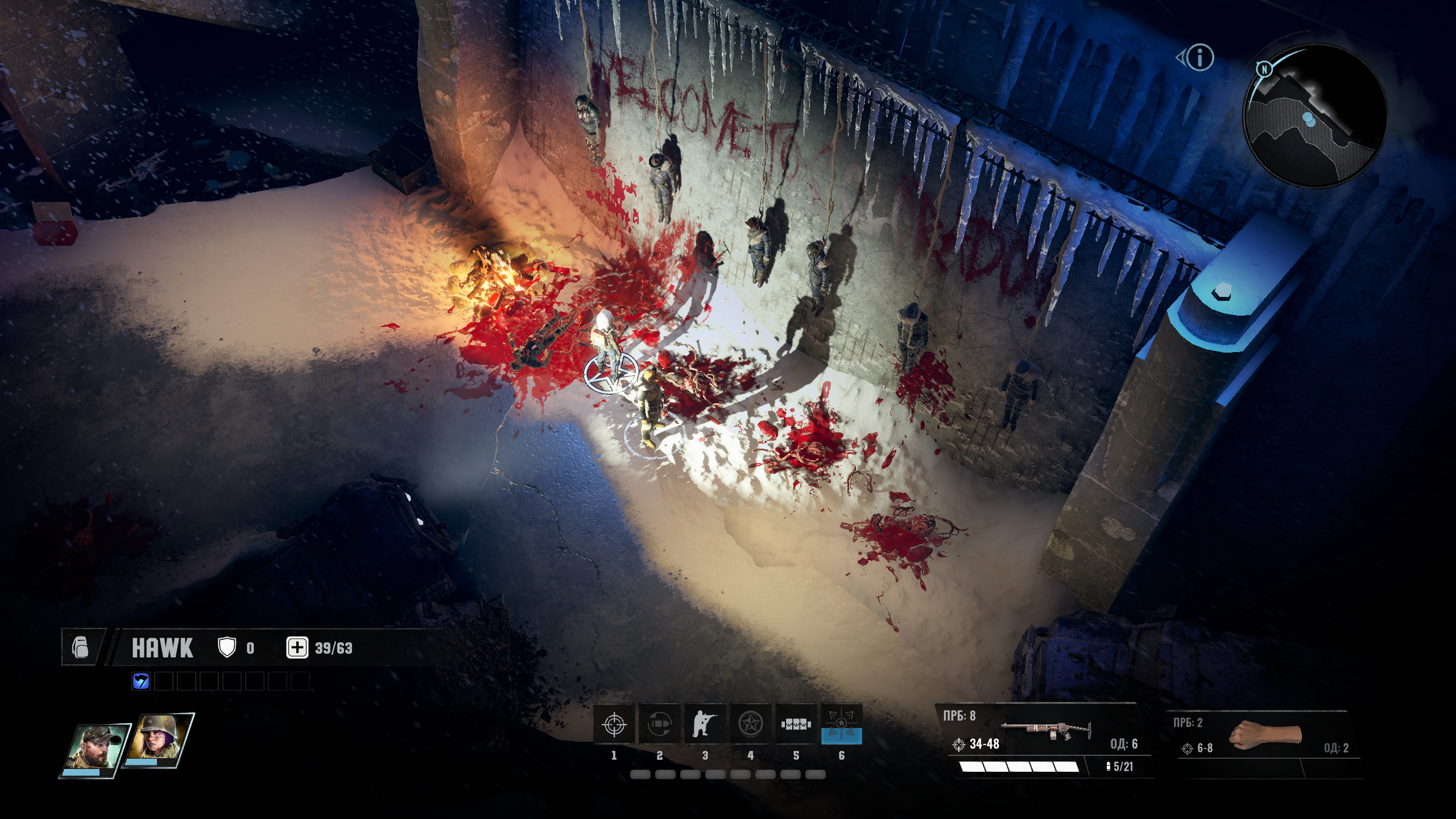Image resolution: width=1456 pixels, height=819 pixels.
Task: Use the bullet reload ability
Action: tap(659, 725)
